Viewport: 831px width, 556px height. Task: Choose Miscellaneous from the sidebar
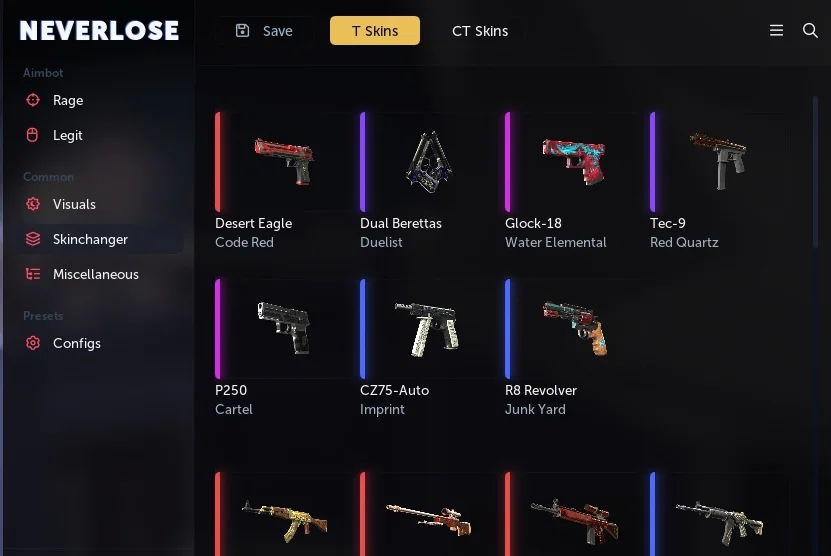[x=95, y=274]
